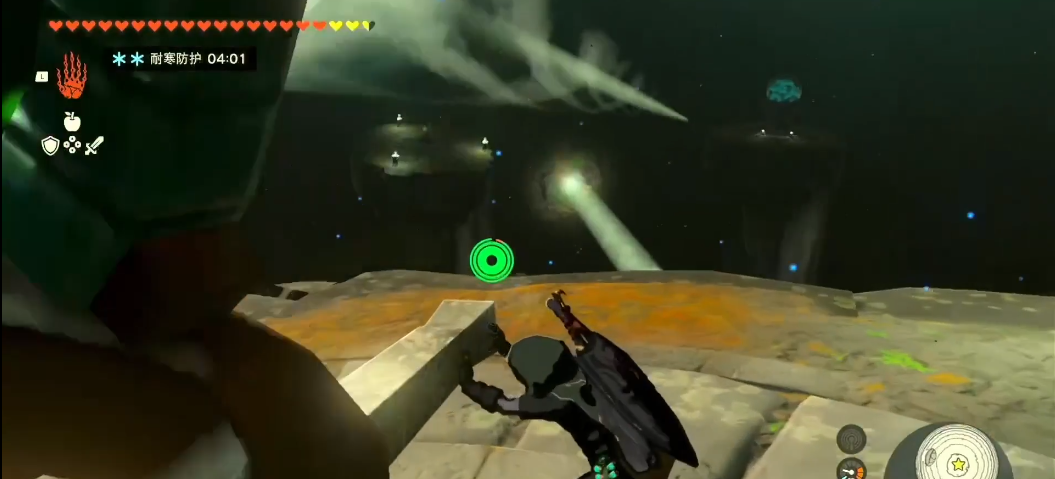Screen dimensions: 1055x479
Task: Activate the red hand ability icon
Action: 71,76
